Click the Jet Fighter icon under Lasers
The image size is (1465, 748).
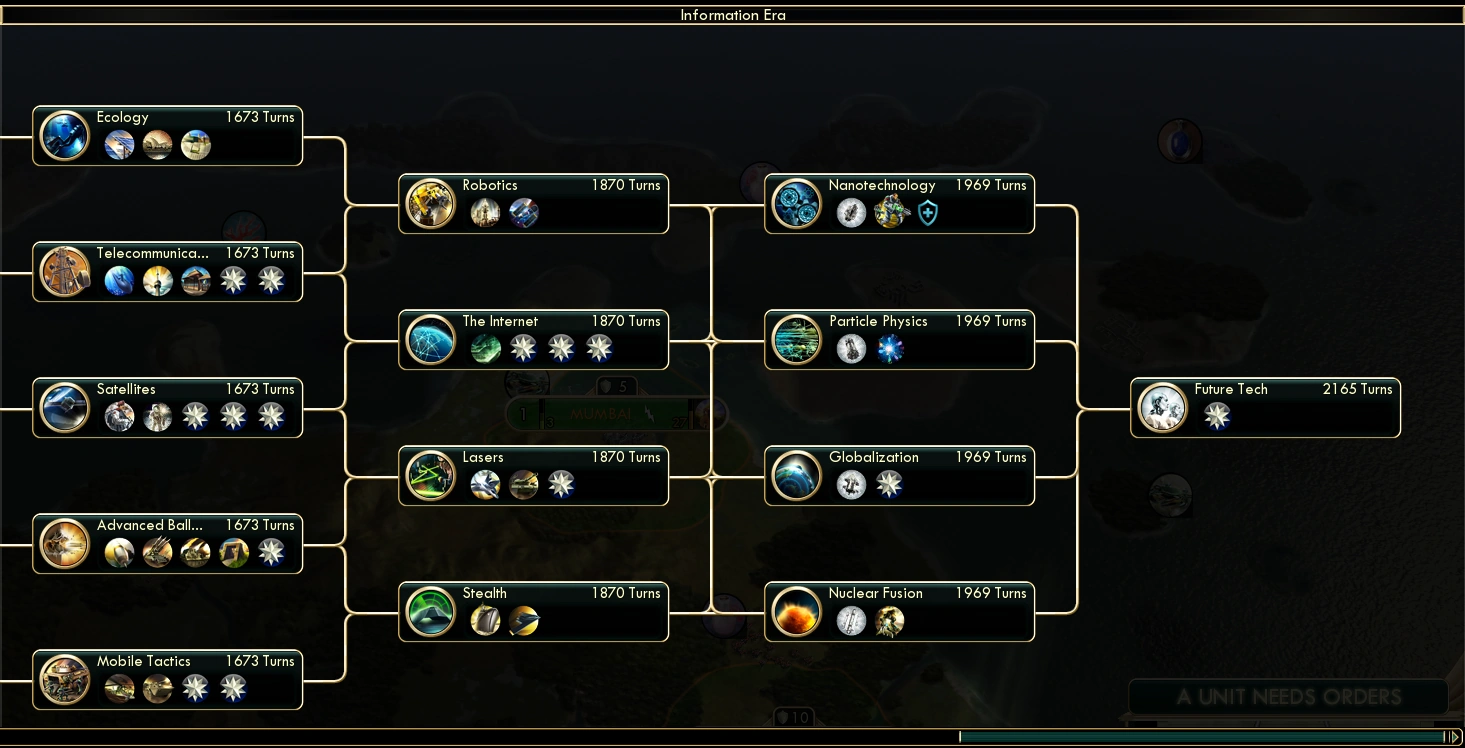(485, 484)
